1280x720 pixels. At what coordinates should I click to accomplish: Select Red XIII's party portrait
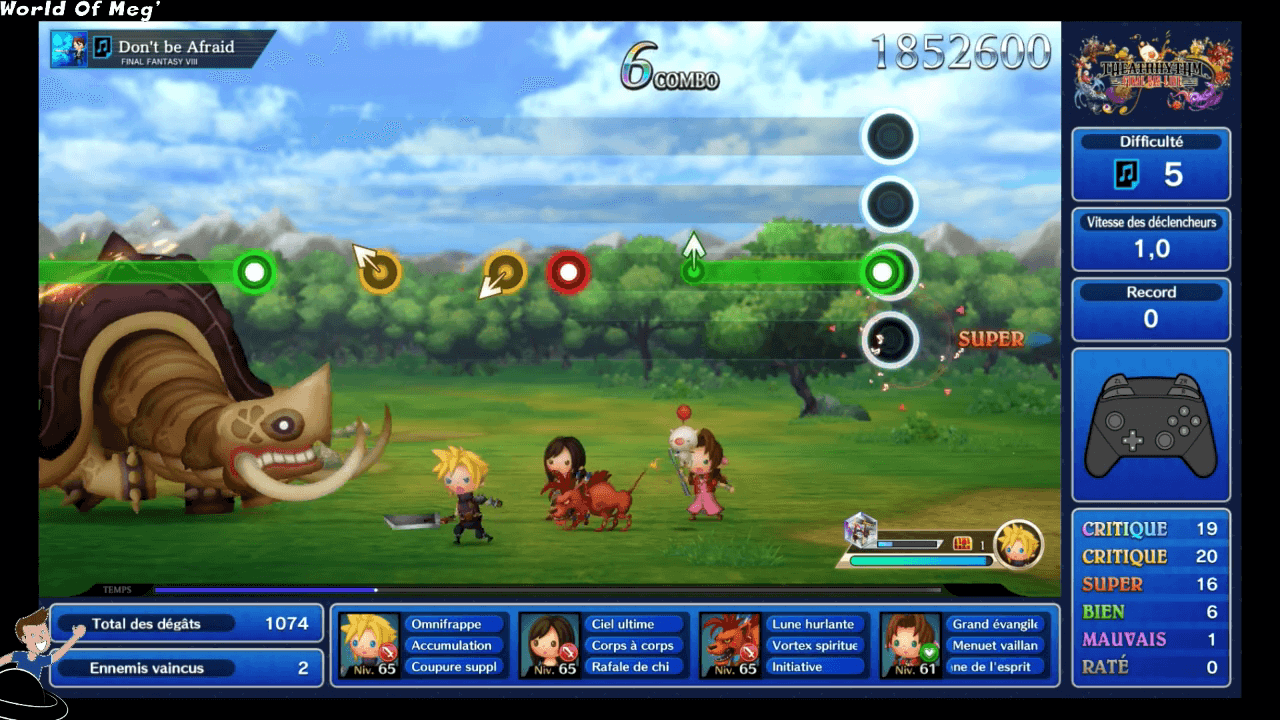(x=729, y=645)
